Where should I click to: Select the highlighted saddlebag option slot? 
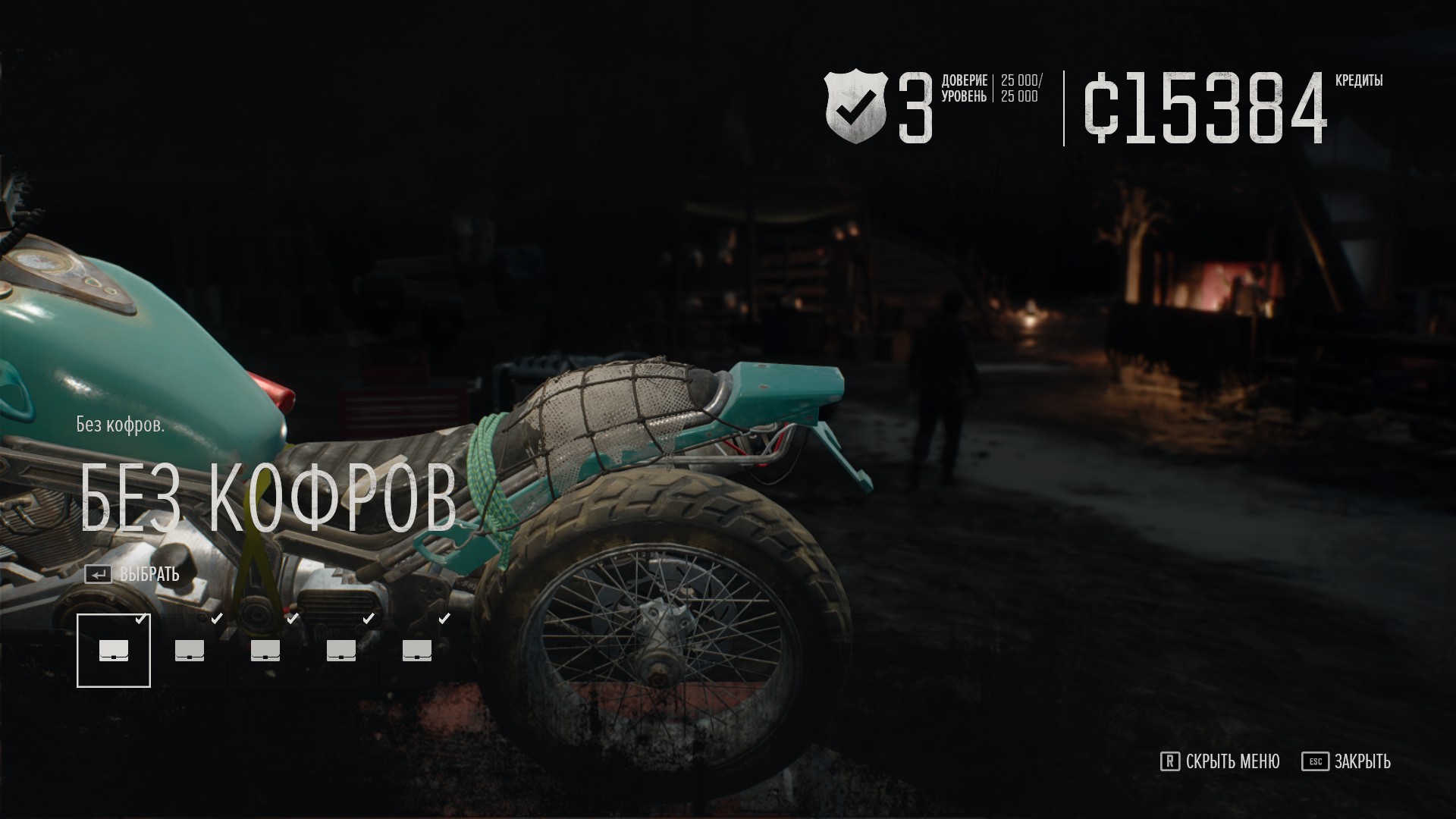114,651
